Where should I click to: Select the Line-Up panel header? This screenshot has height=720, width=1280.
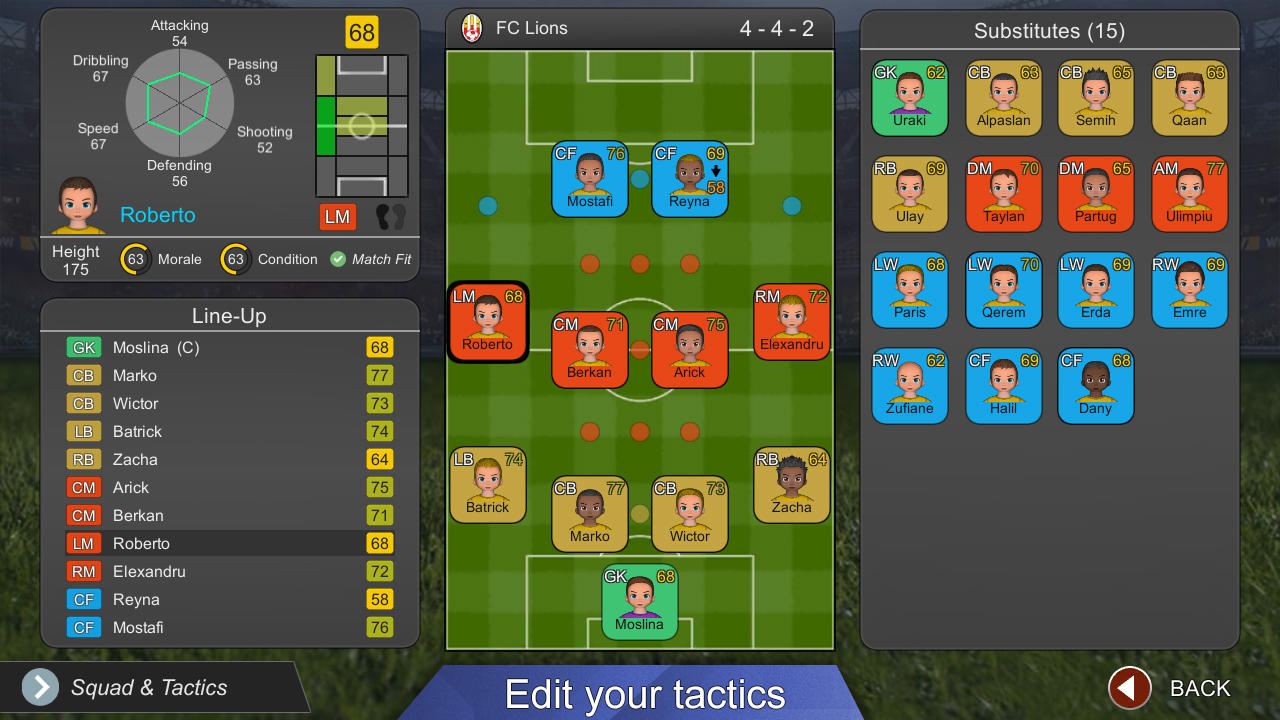[x=229, y=314]
